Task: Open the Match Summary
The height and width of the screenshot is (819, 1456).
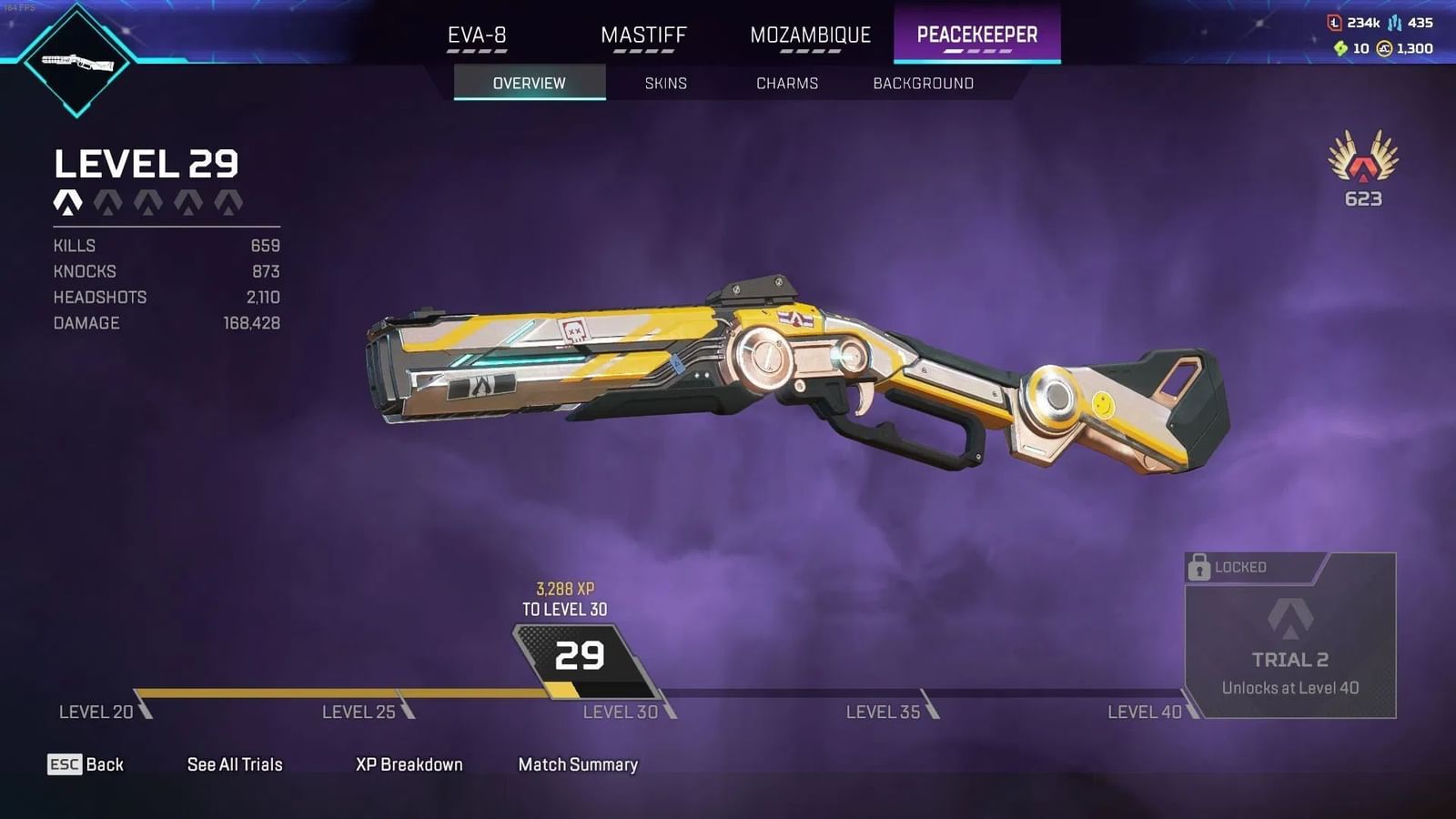Action: tap(577, 764)
